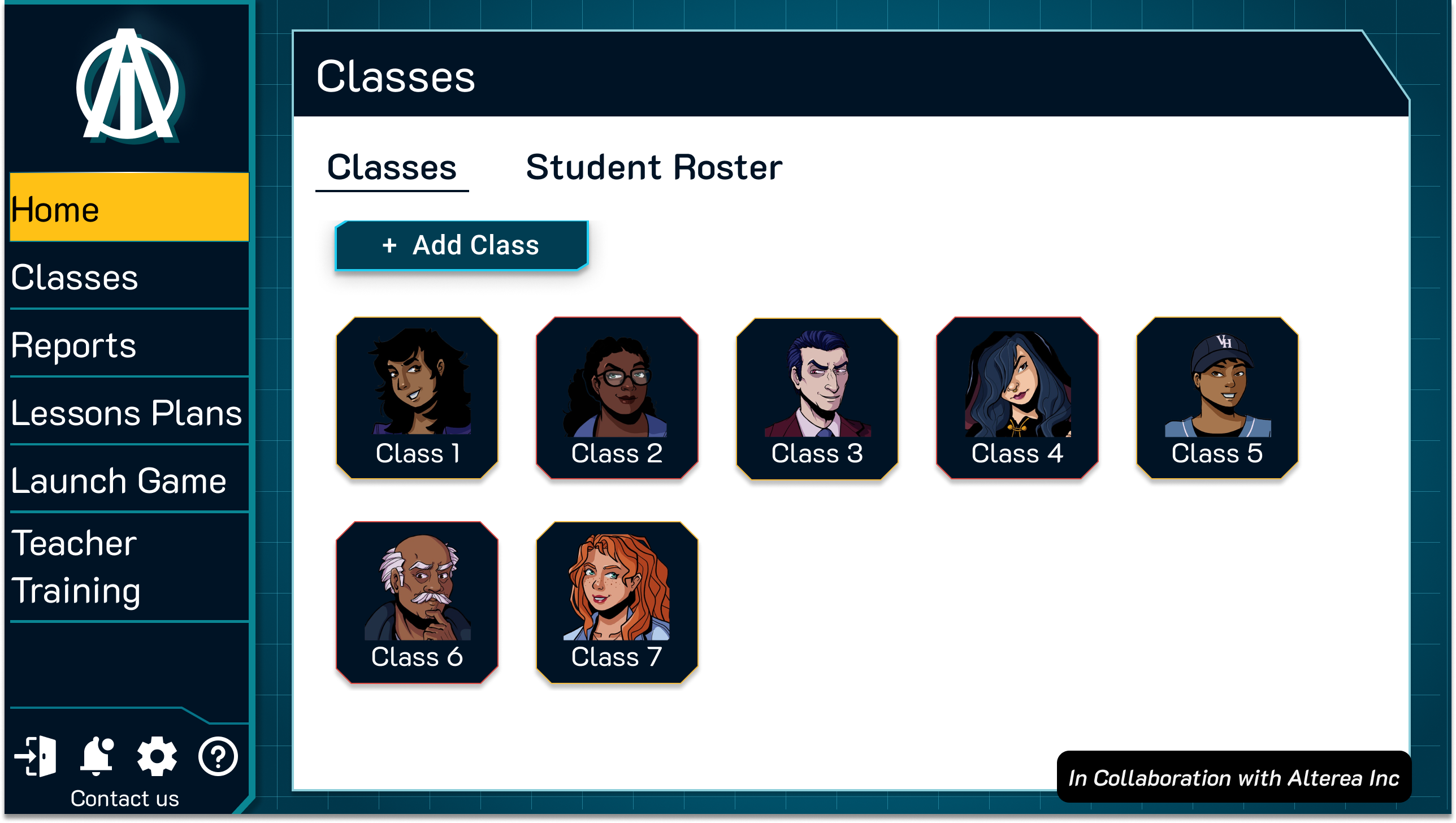
Task: Choose the Class 3 tile
Action: pyautogui.click(x=817, y=398)
